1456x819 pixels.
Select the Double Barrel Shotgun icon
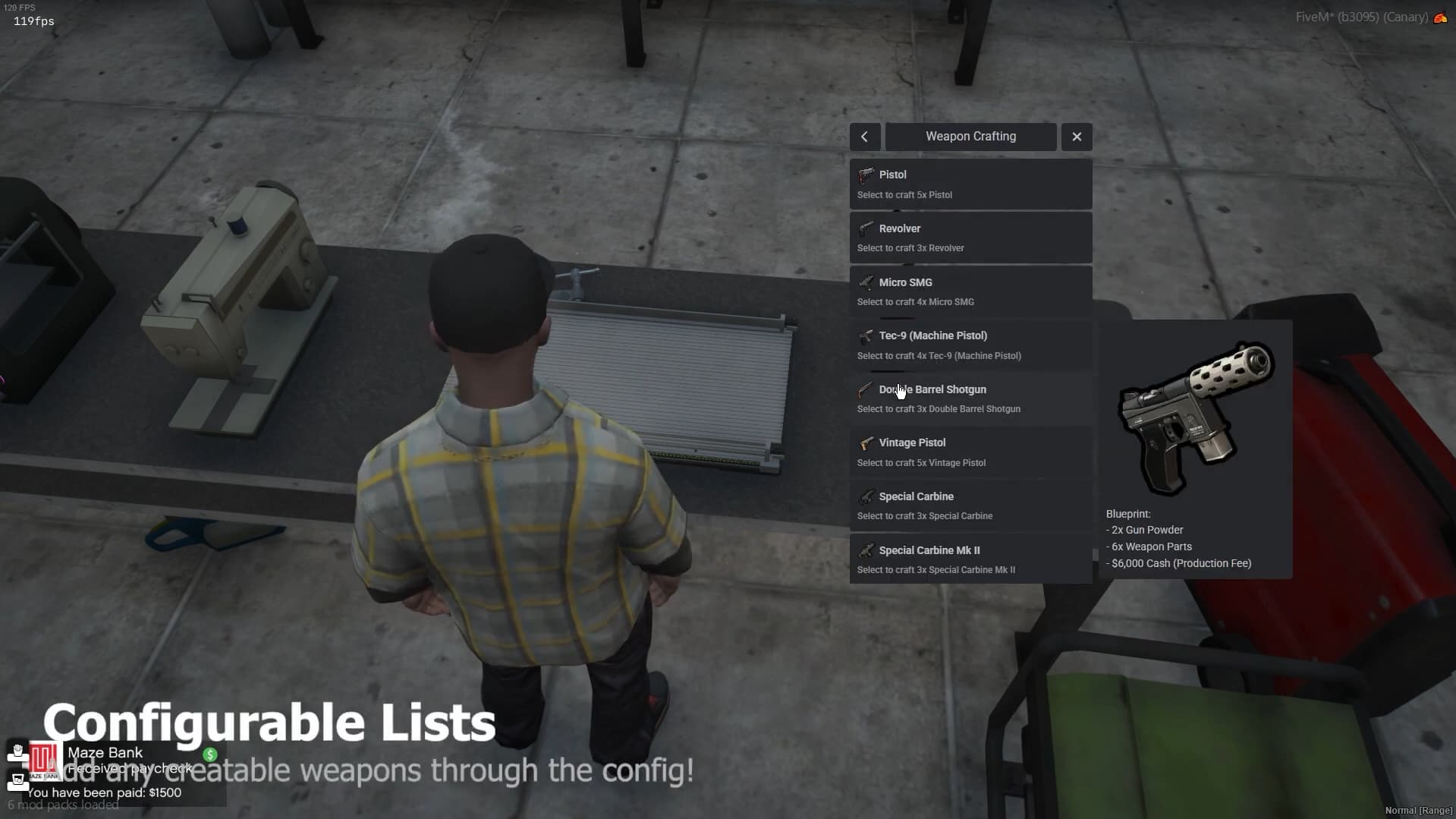coord(866,390)
